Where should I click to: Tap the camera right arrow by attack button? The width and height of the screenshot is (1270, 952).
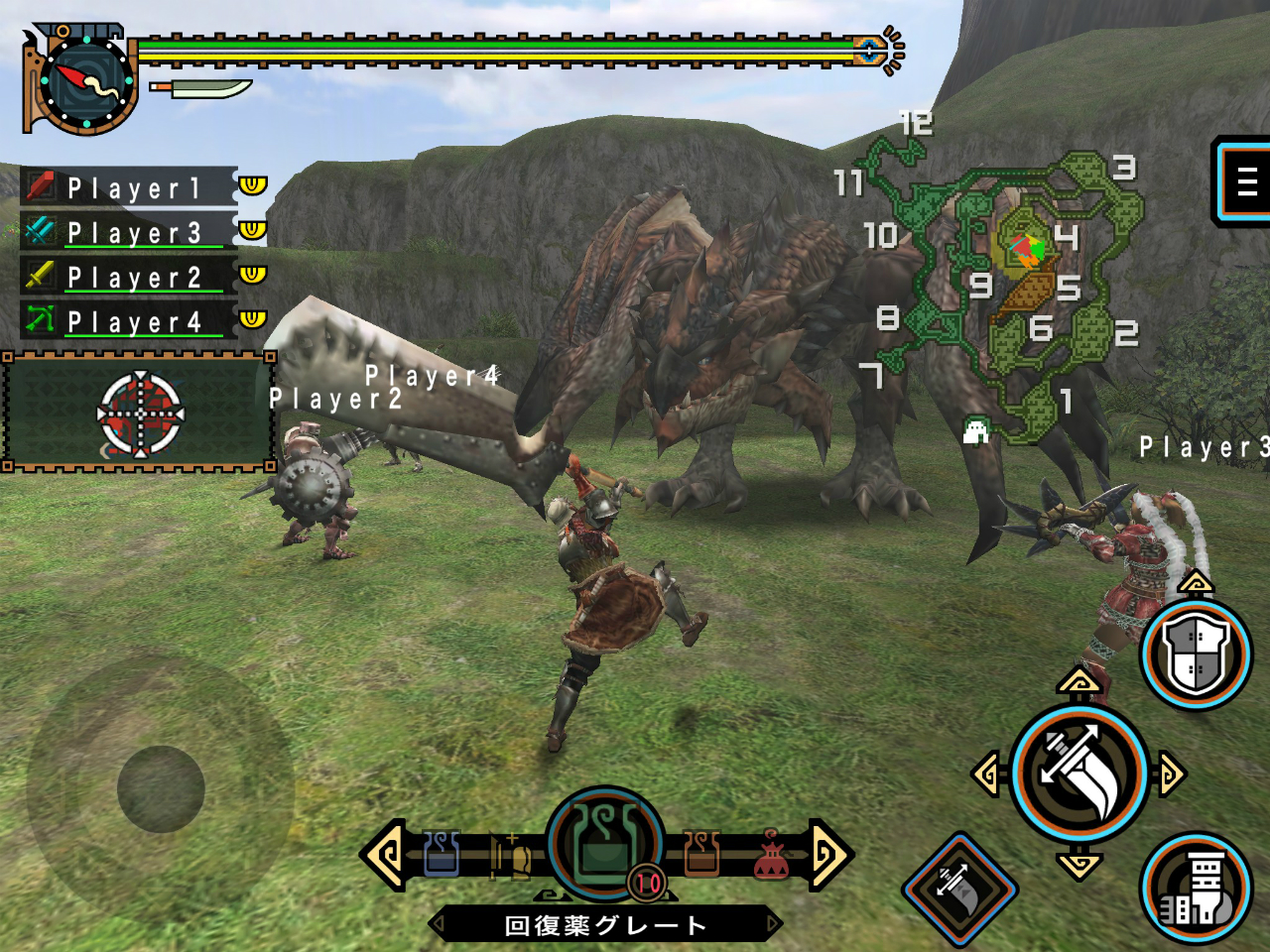(1172, 773)
